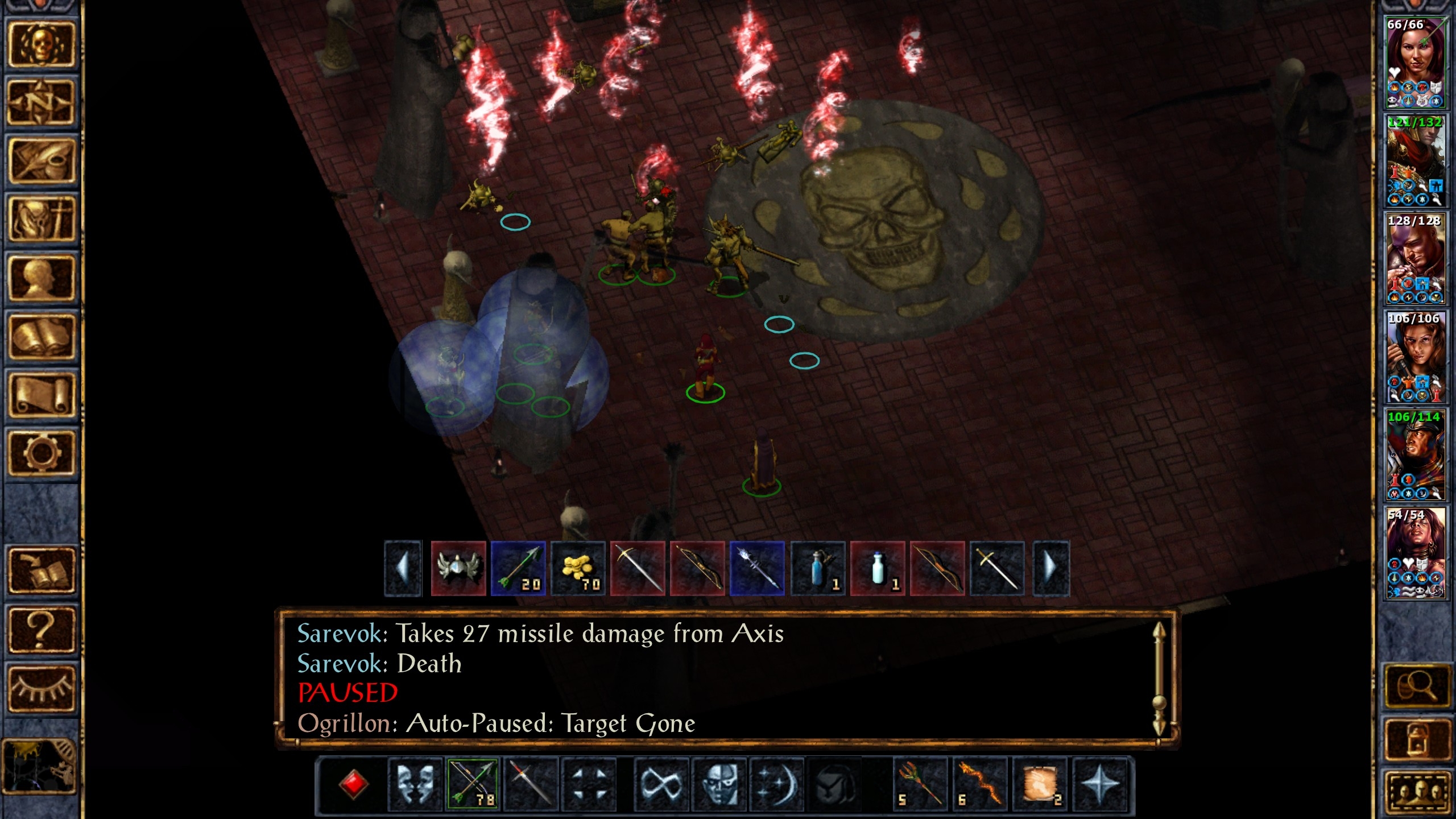Screen dimensions: 1456x819
Task: Select the portrait showing 54/54 health
Action: pyautogui.click(x=1414, y=553)
